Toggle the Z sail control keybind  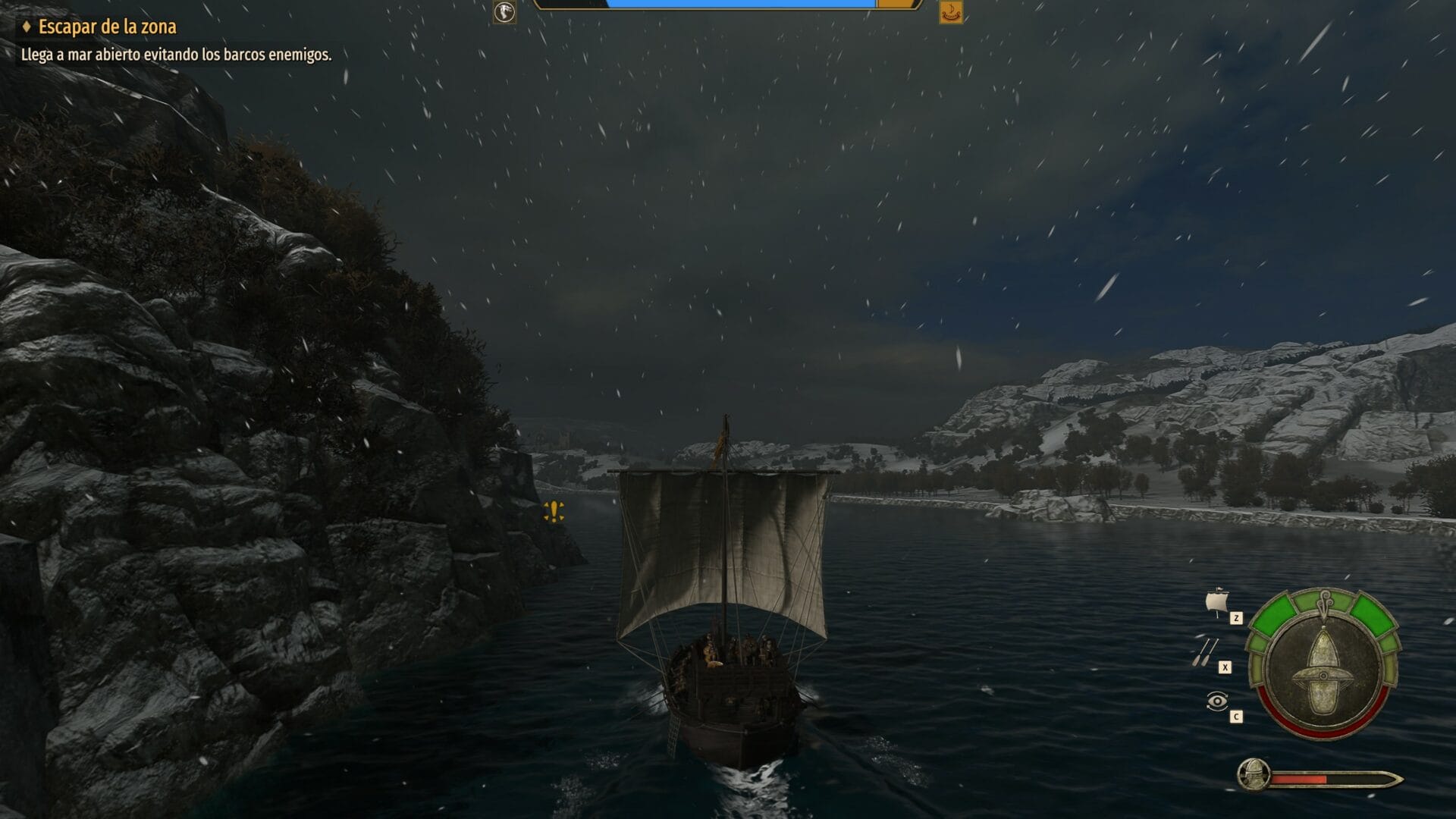point(1236,618)
